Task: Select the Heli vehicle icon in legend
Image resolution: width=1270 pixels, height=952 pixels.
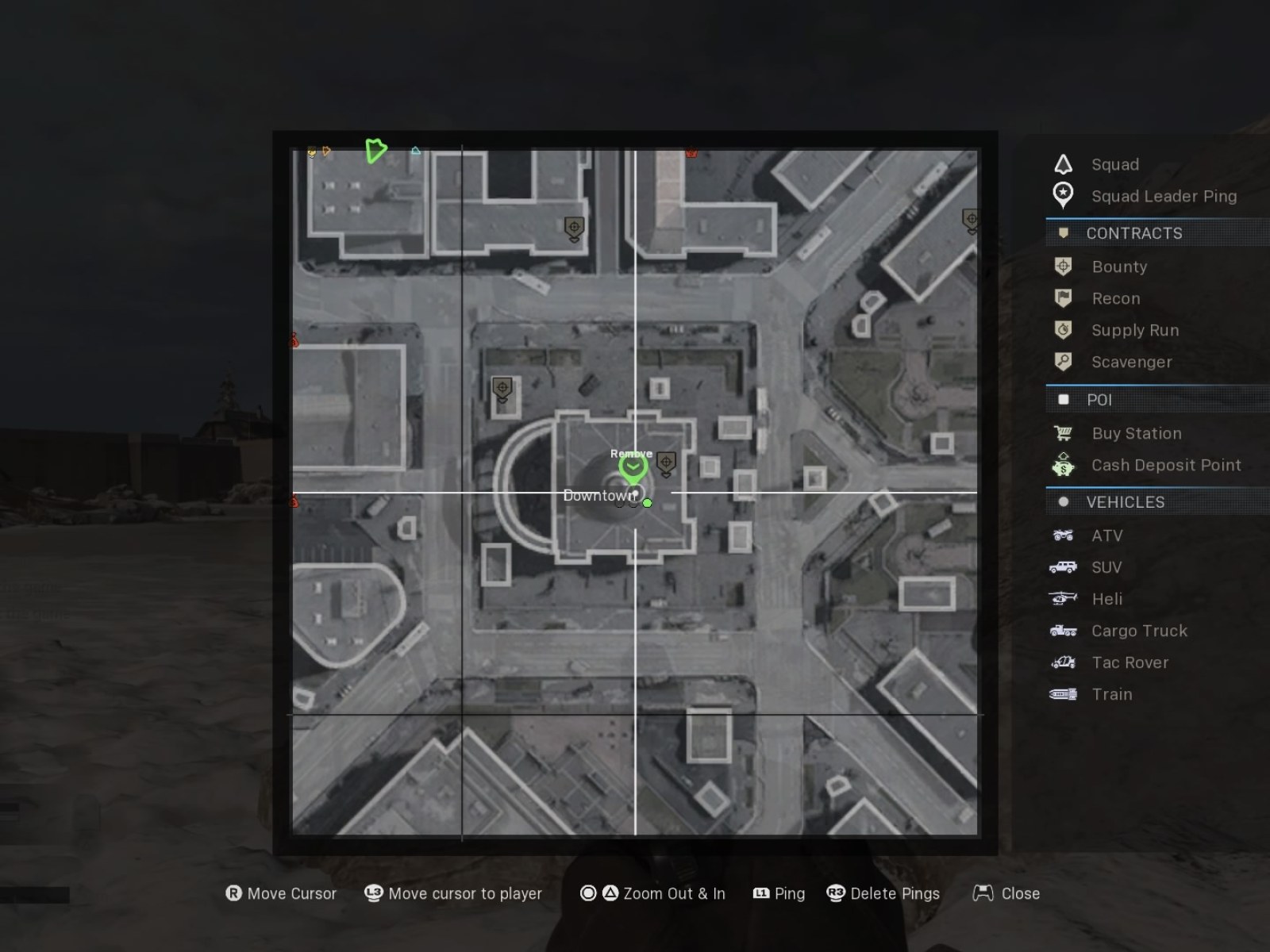Action: pyautogui.click(x=1063, y=599)
